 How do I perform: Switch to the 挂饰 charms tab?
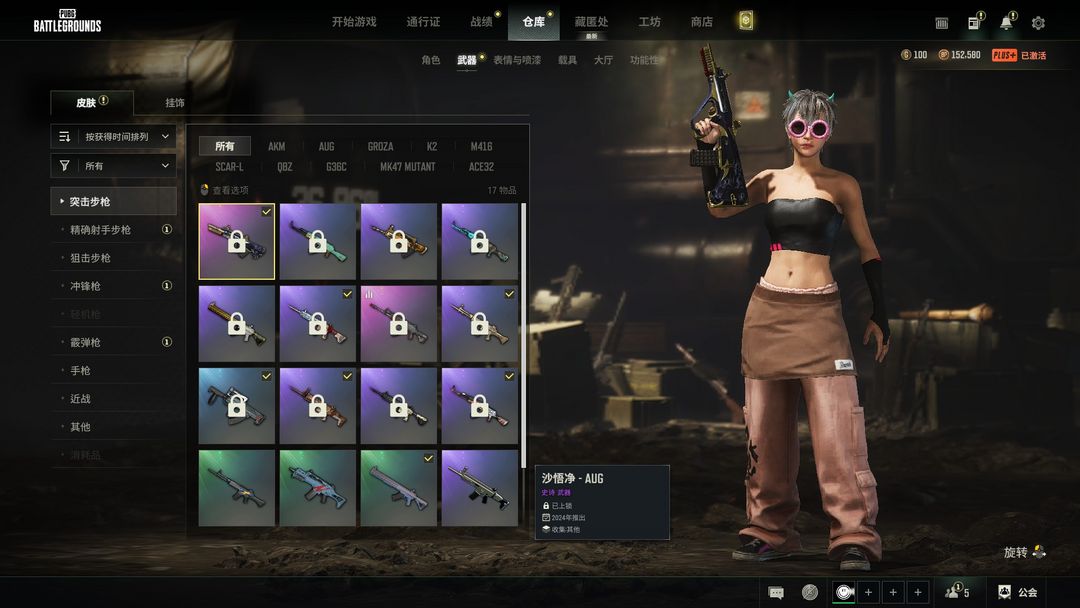click(x=175, y=103)
